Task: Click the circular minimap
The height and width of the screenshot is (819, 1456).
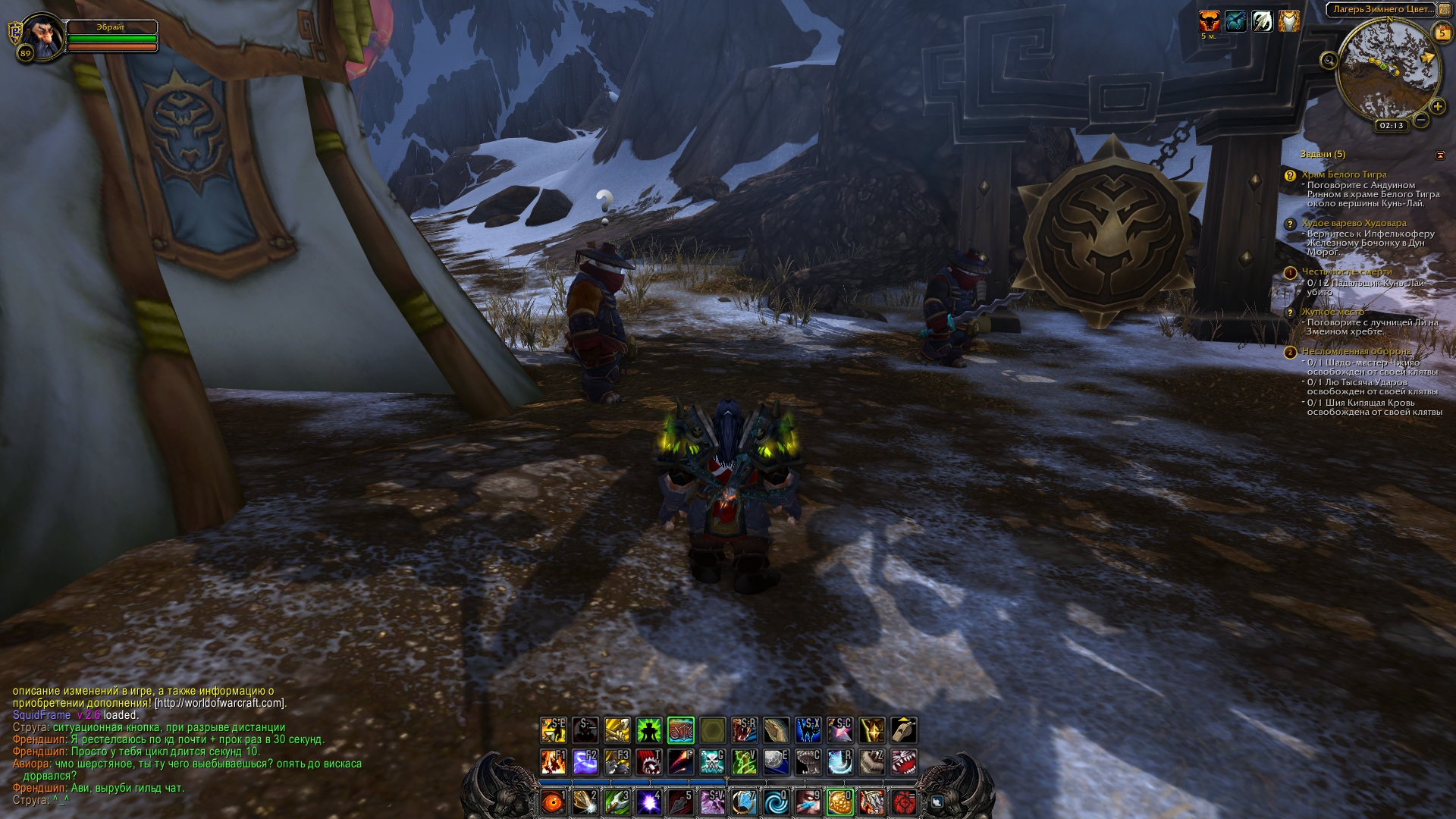Action: tap(1388, 70)
